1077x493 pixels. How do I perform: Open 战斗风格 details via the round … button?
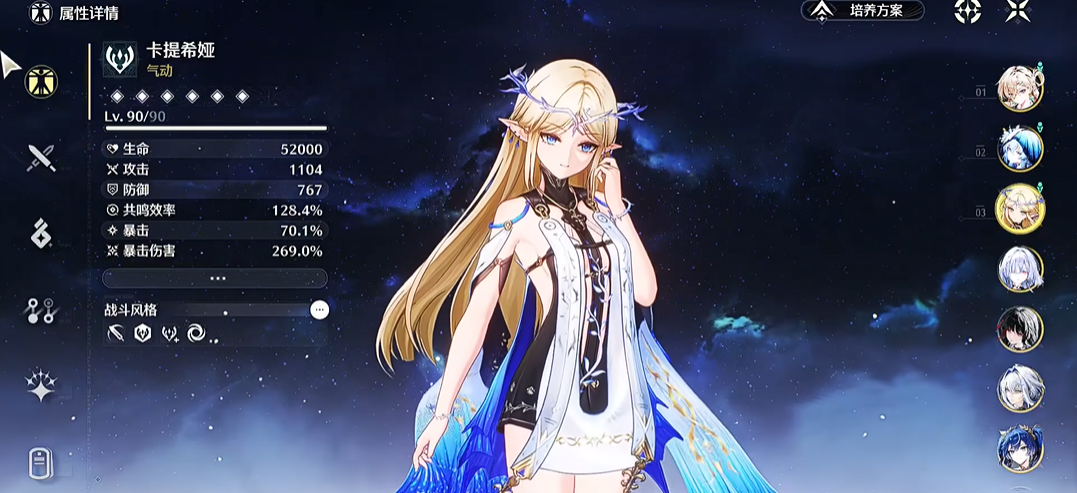pyautogui.click(x=319, y=310)
